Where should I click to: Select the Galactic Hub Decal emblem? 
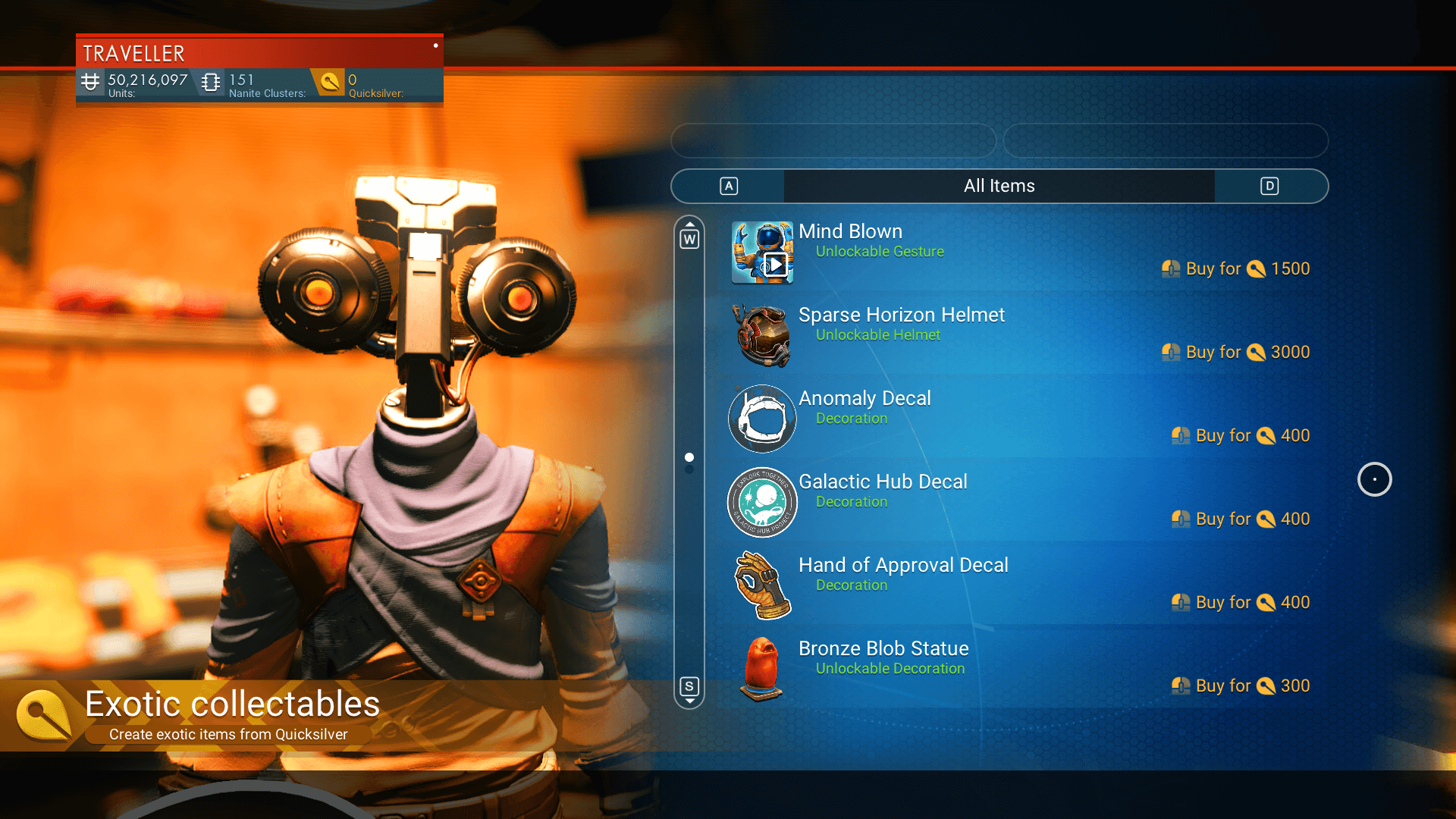coord(761,502)
